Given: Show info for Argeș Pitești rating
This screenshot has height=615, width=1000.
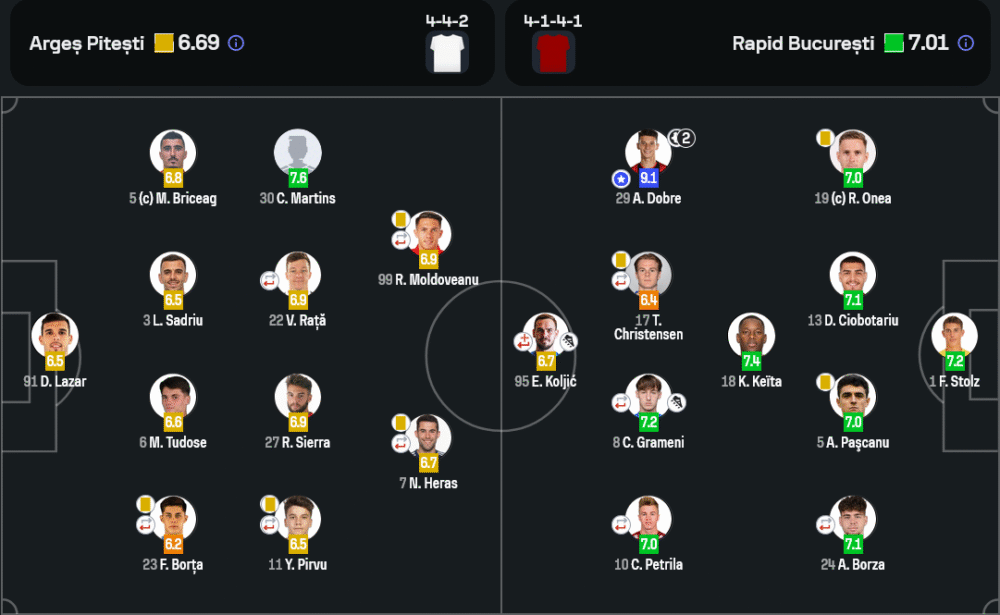Looking at the screenshot, I should [x=236, y=43].
